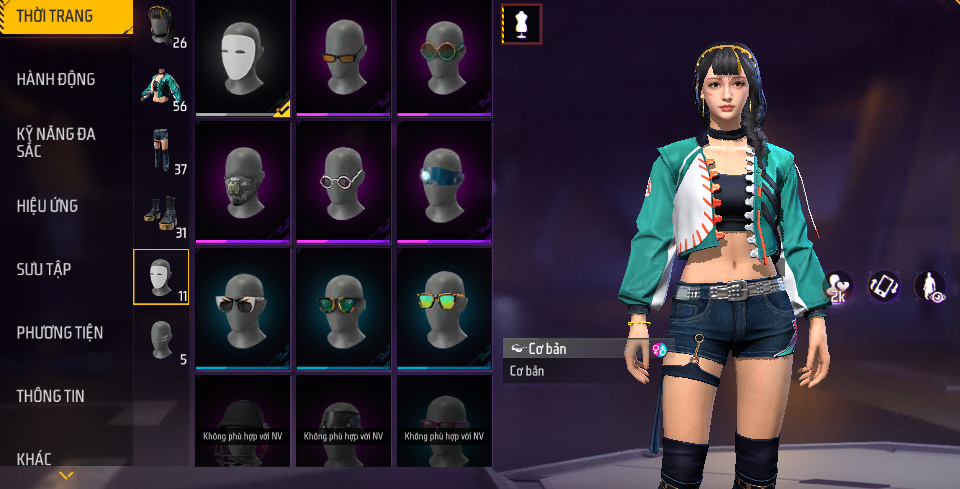960x489 pixels.
Task: Pick the round white-frame glasses
Action: tap(344, 182)
